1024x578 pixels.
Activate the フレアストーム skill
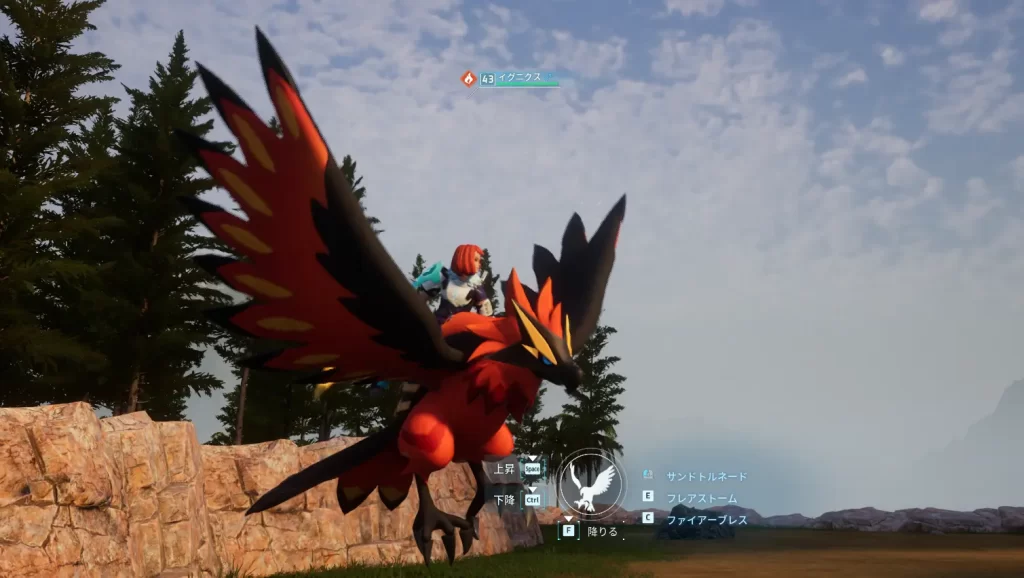(x=701, y=497)
